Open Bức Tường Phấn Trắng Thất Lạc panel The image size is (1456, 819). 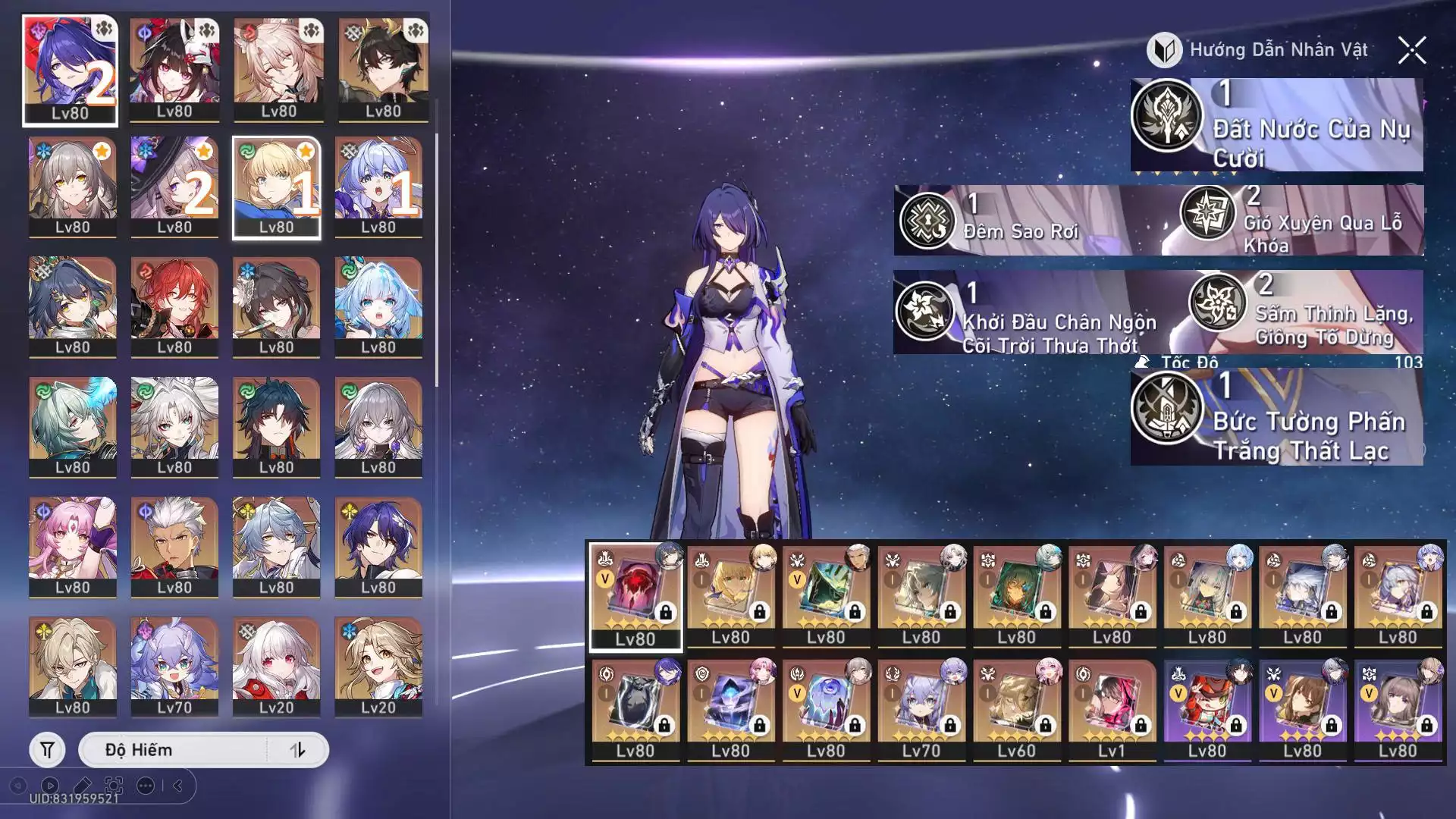(x=1276, y=417)
